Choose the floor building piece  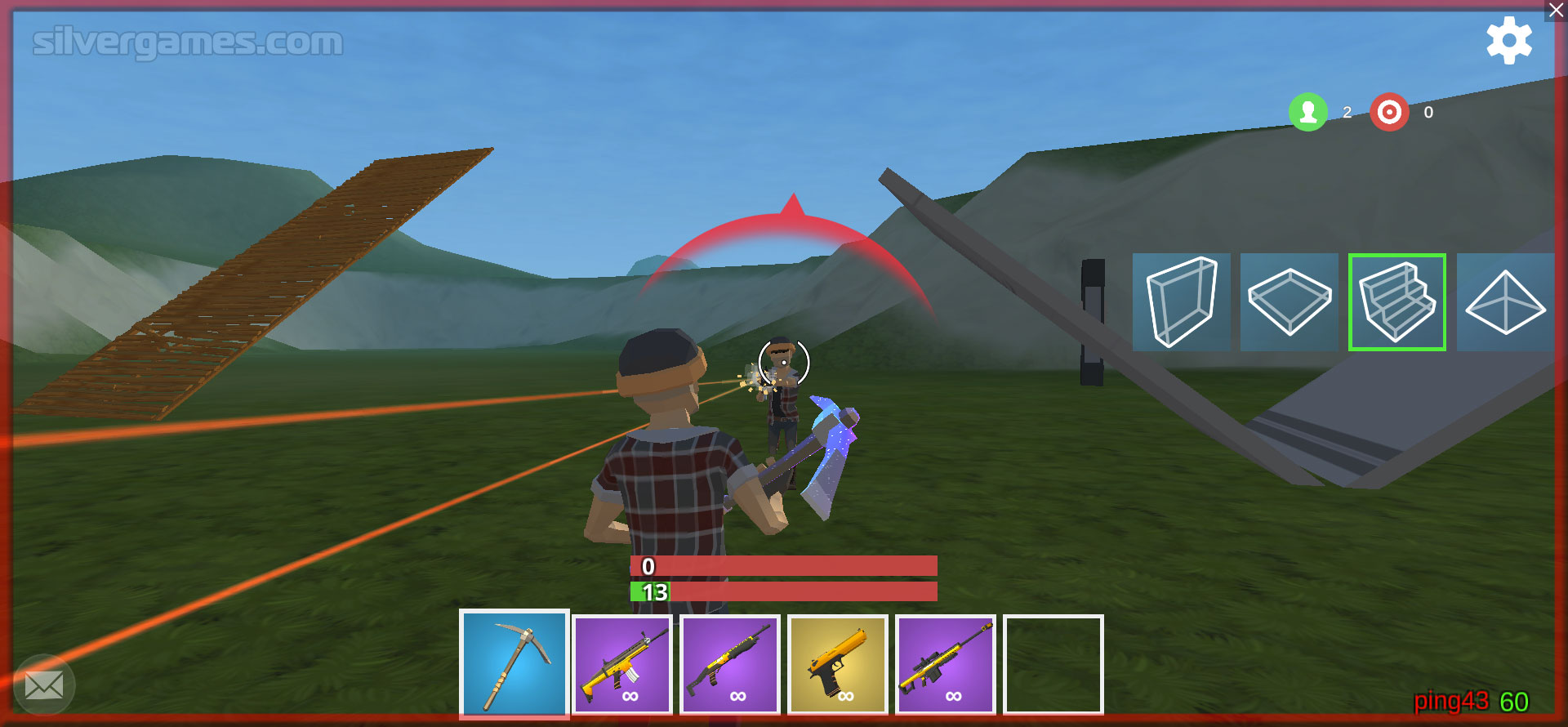[1290, 302]
